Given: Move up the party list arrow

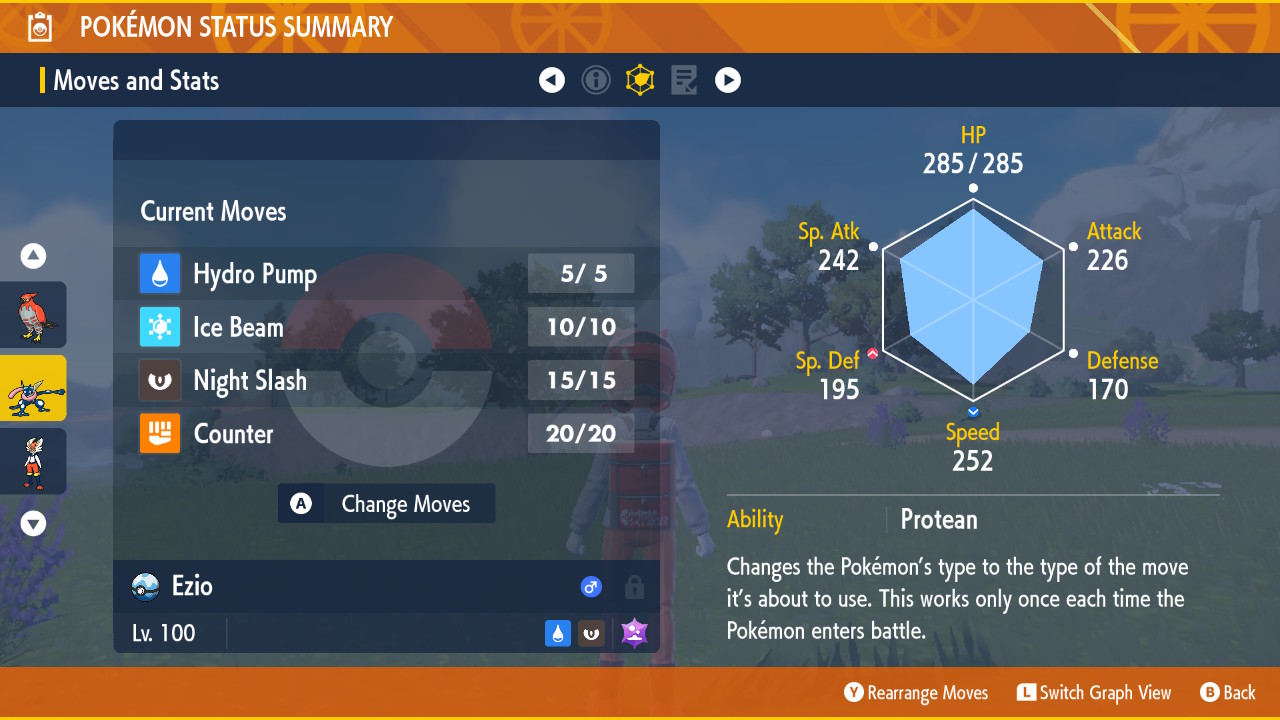Looking at the screenshot, I should [x=33, y=257].
